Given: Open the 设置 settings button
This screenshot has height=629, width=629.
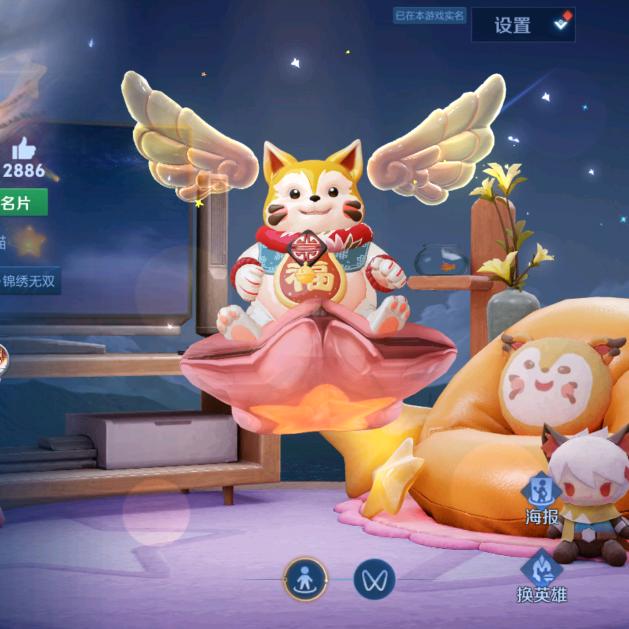Looking at the screenshot, I should (x=522, y=25).
